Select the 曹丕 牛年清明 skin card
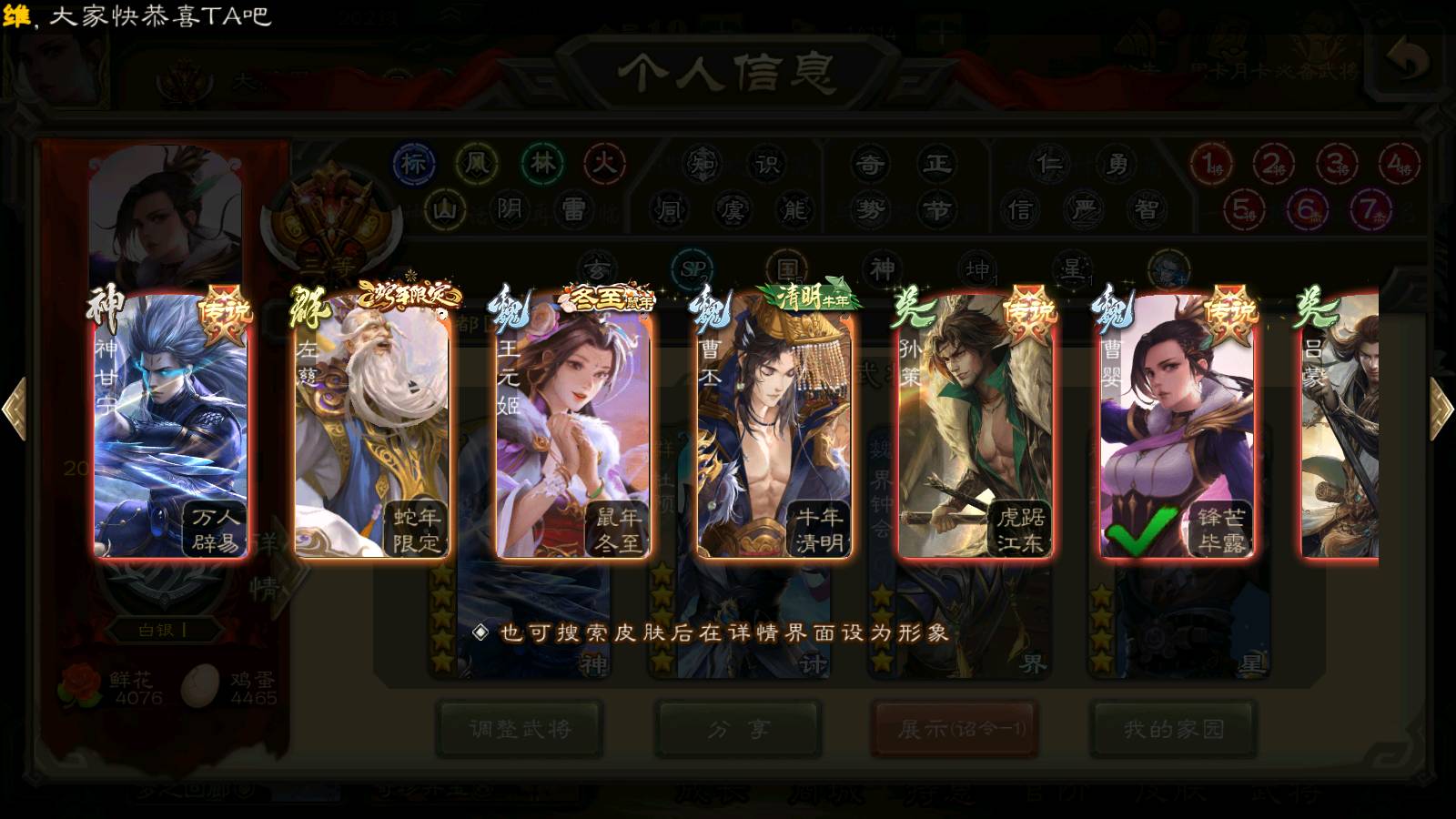 pos(774,423)
